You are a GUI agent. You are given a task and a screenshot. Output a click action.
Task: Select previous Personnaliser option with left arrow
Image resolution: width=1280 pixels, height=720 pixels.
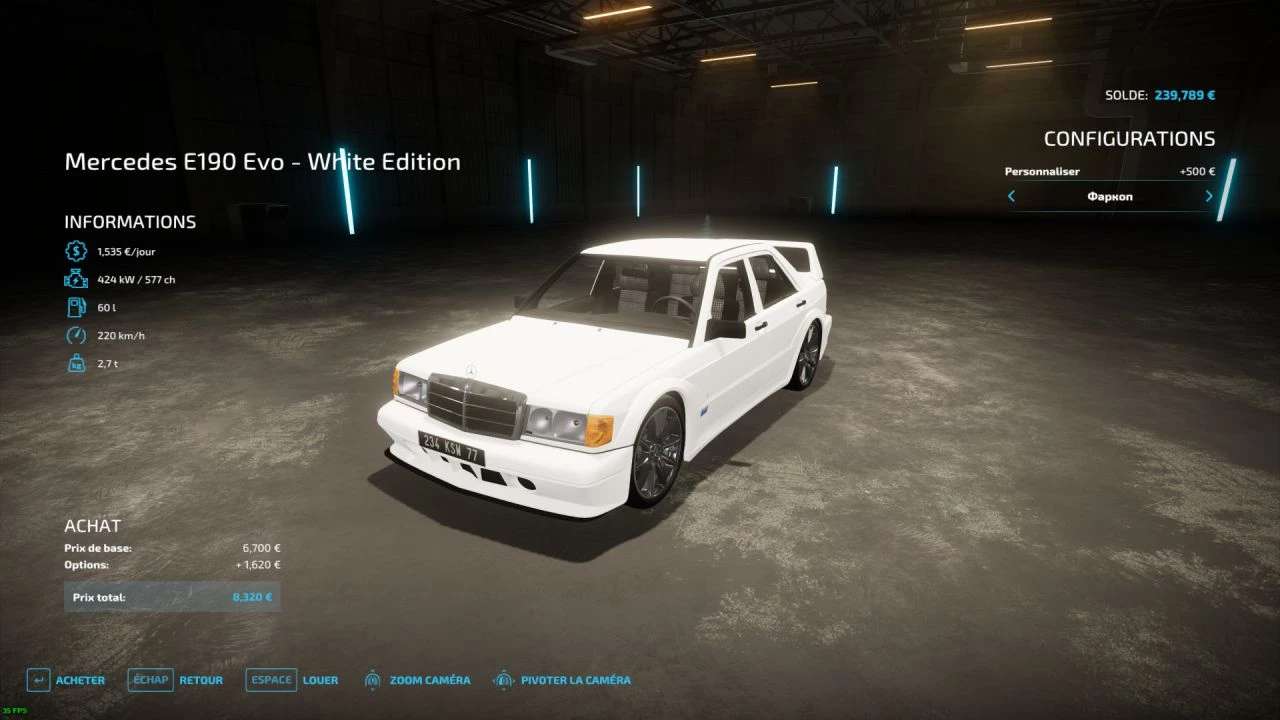pyautogui.click(x=1011, y=196)
